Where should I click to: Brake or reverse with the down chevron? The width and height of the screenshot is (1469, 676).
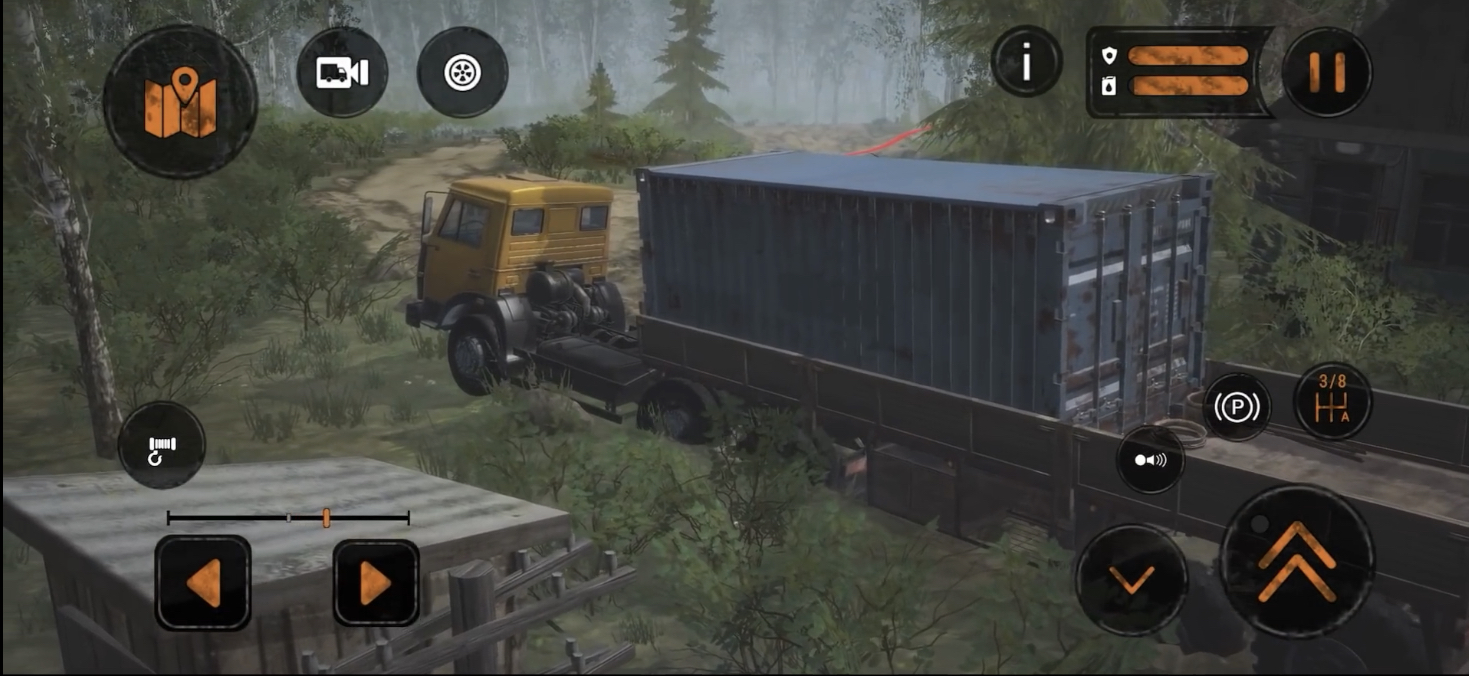(1132, 579)
